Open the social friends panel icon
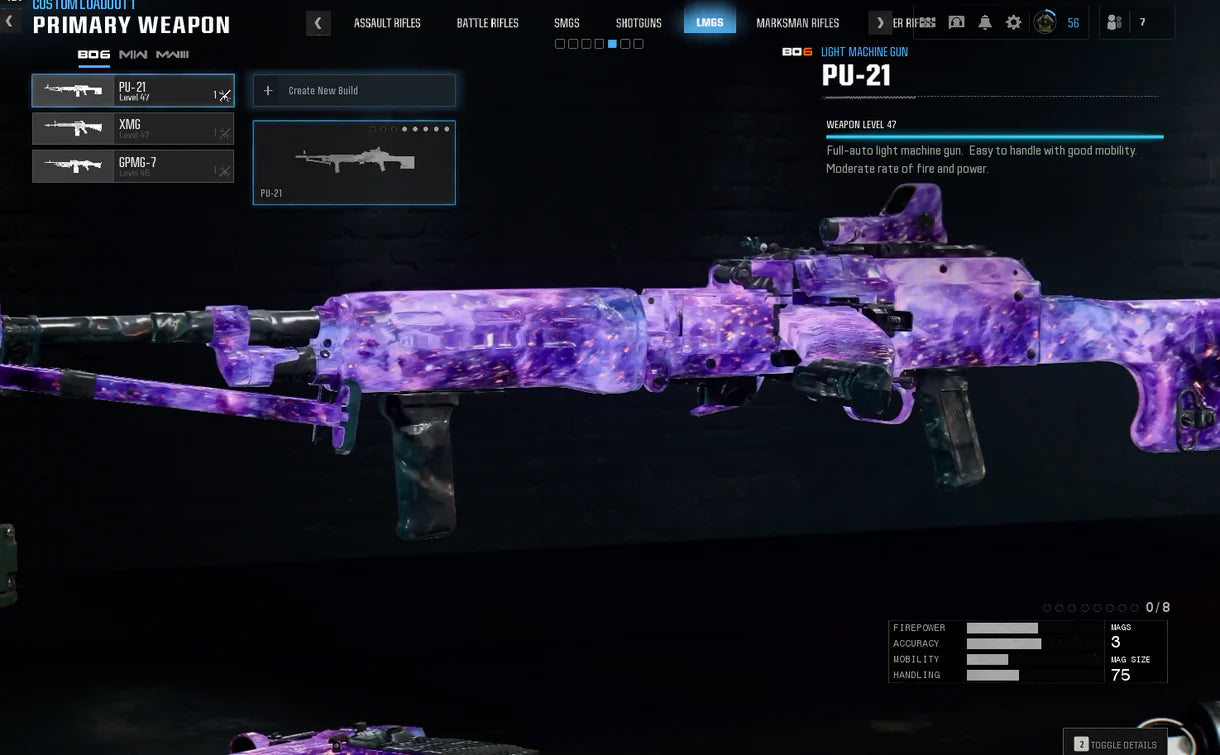This screenshot has width=1220, height=755. [x=1115, y=22]
